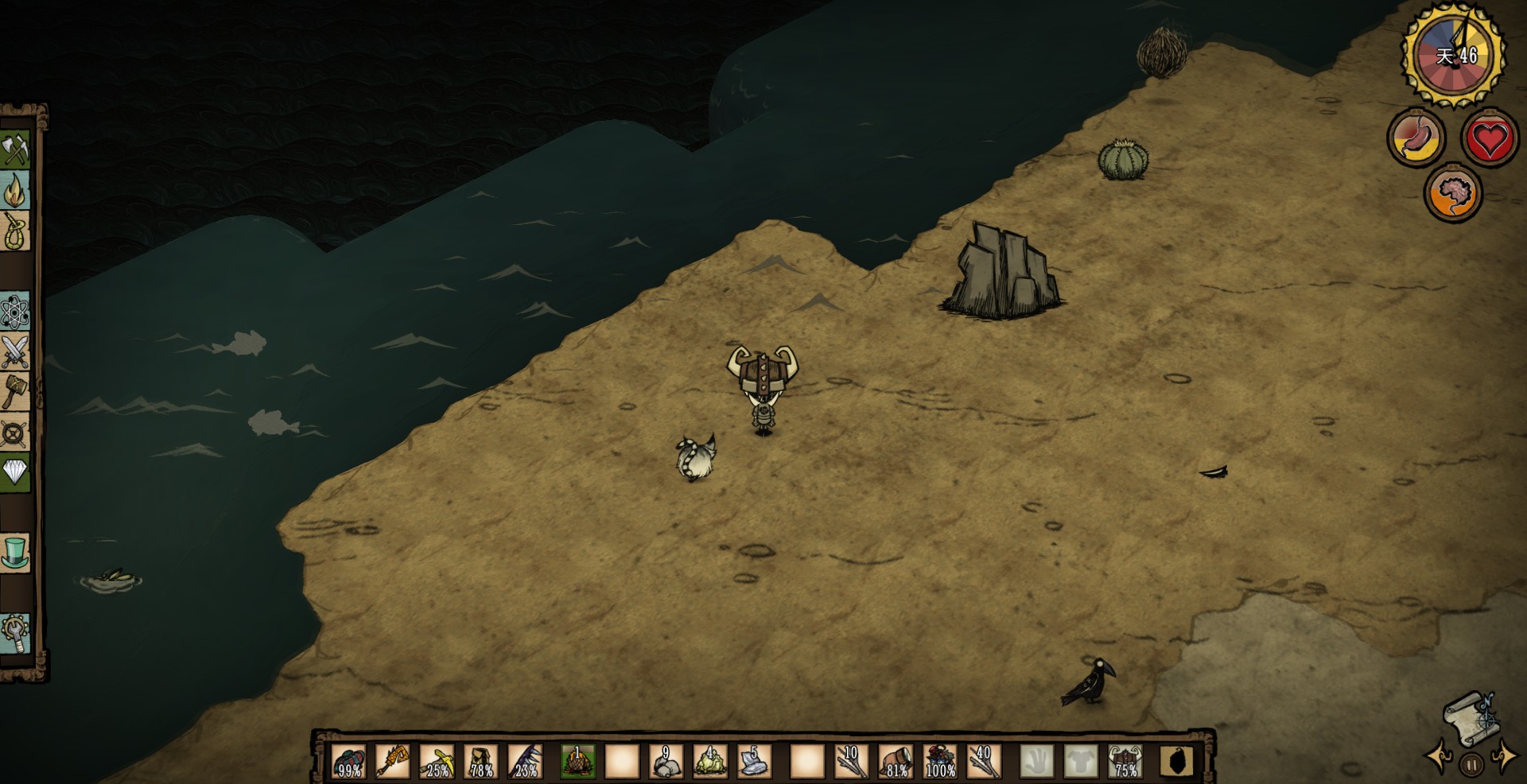Image resolution: width=1527 pixels, height=784 pixels.
Task: Open the Structures hammer crafting tab
Action: (x=15, y=391)
